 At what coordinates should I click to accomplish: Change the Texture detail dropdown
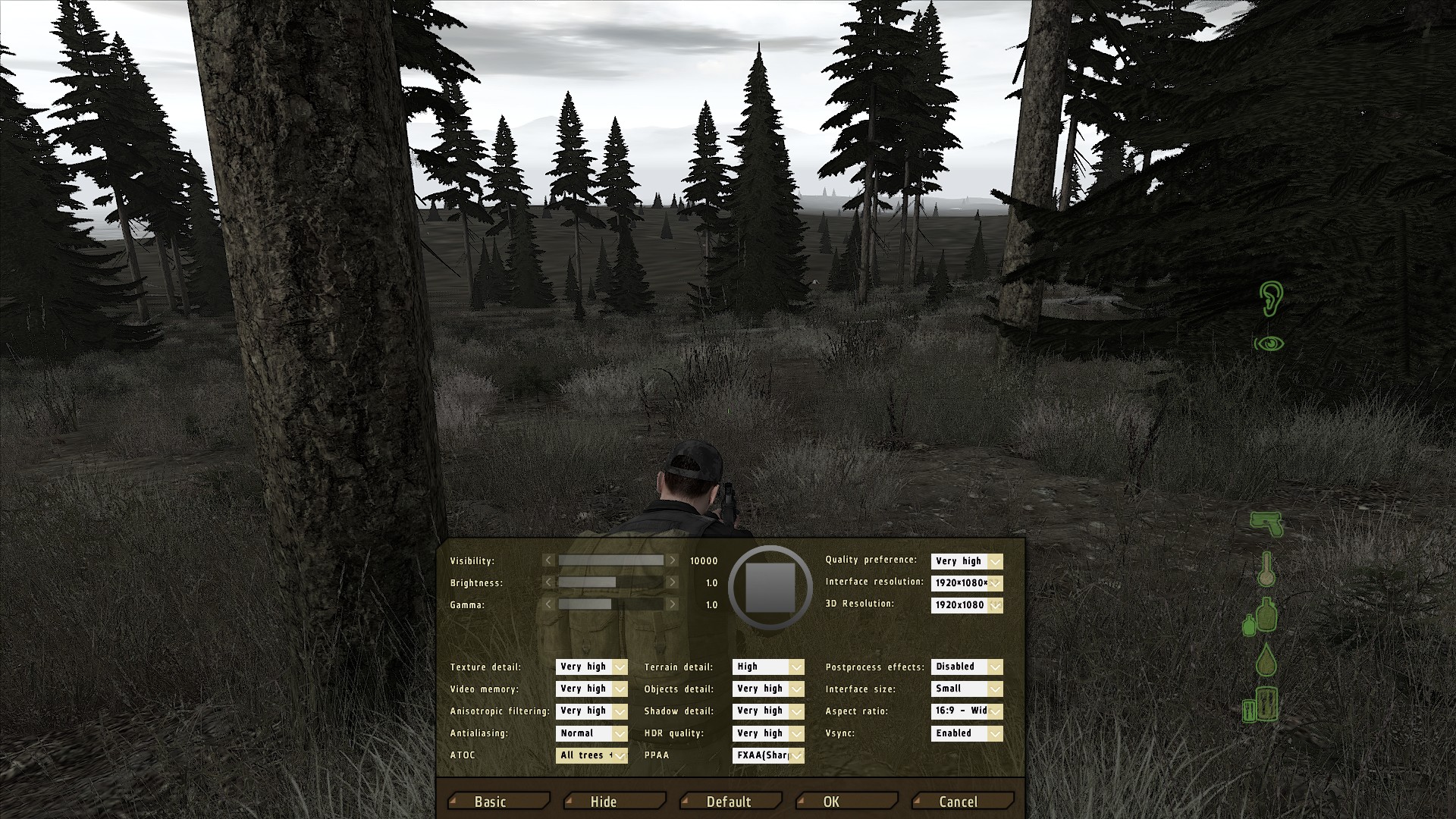591,667
